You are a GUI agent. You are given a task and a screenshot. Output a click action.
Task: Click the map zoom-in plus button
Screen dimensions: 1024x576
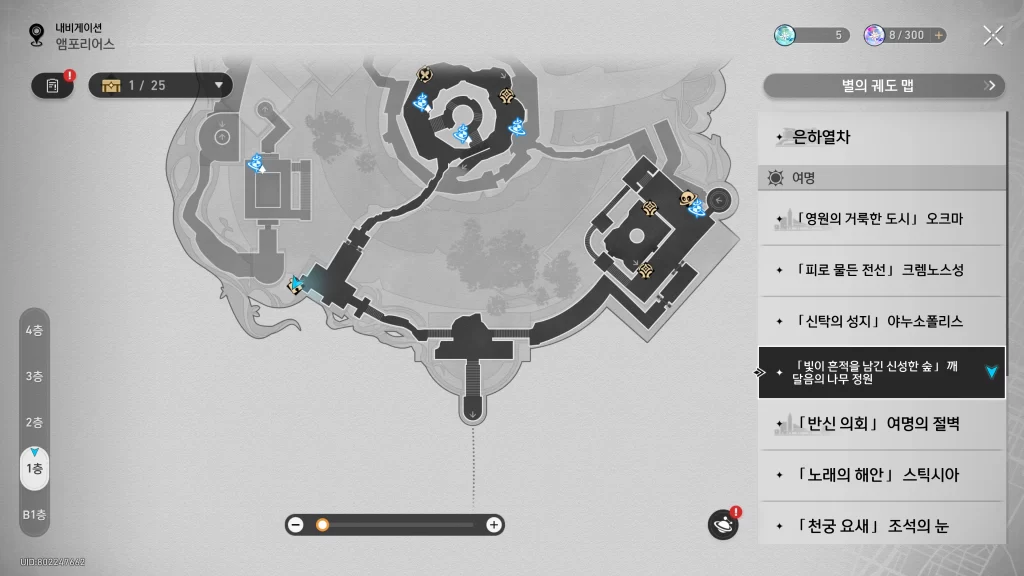(x=493, y=524)
